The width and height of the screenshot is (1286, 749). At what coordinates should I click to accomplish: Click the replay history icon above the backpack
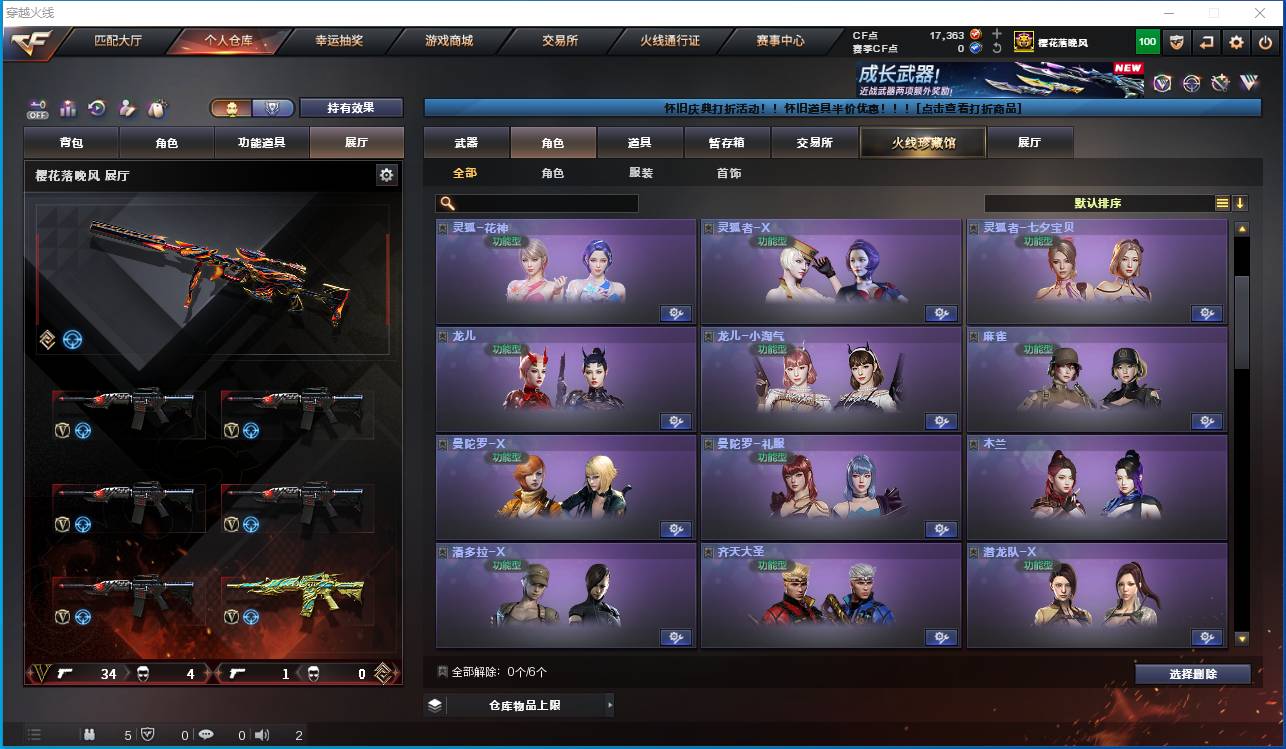point(98,108)
